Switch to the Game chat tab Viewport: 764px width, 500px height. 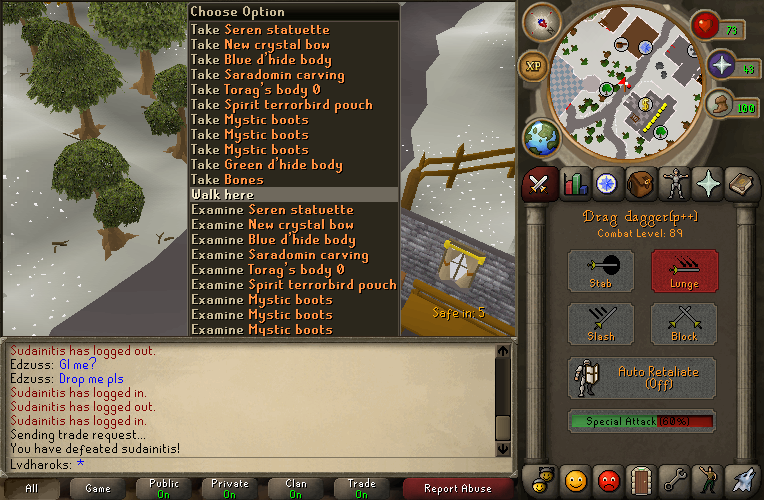click(x=98, y=488)
